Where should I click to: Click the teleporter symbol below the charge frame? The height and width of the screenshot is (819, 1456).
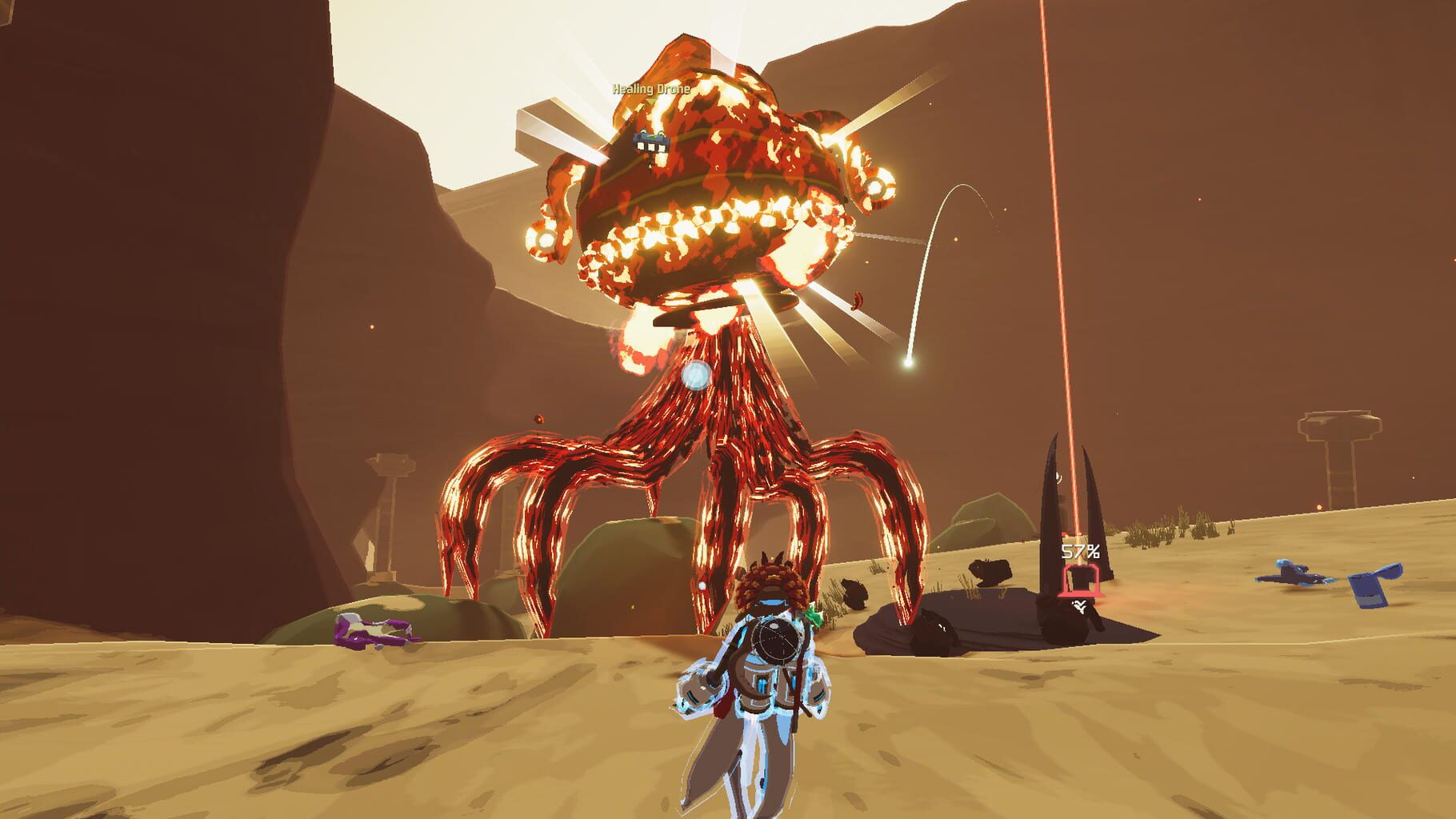point(1080,606)
